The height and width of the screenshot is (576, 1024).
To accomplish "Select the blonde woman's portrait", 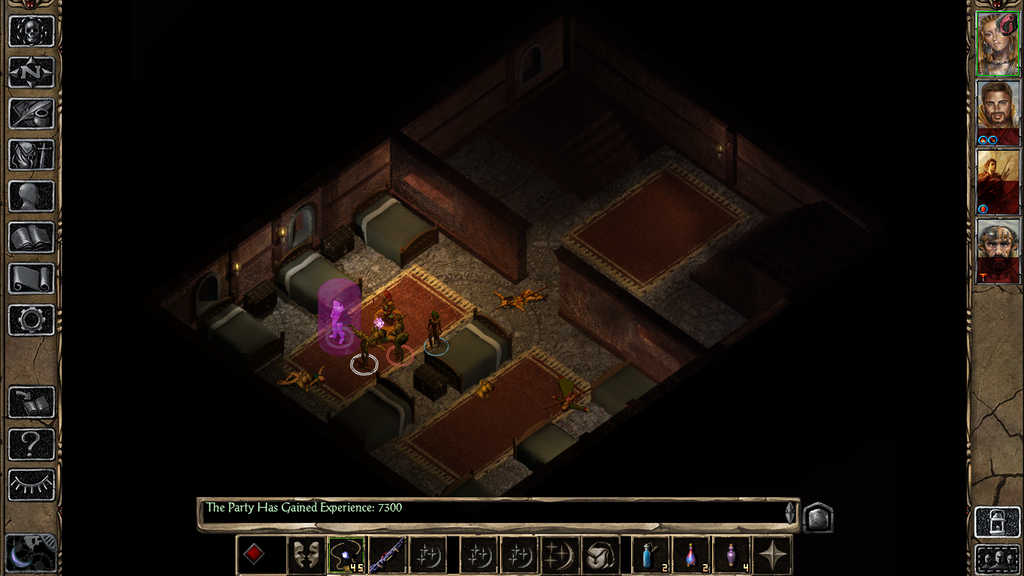I will [997, 44].
